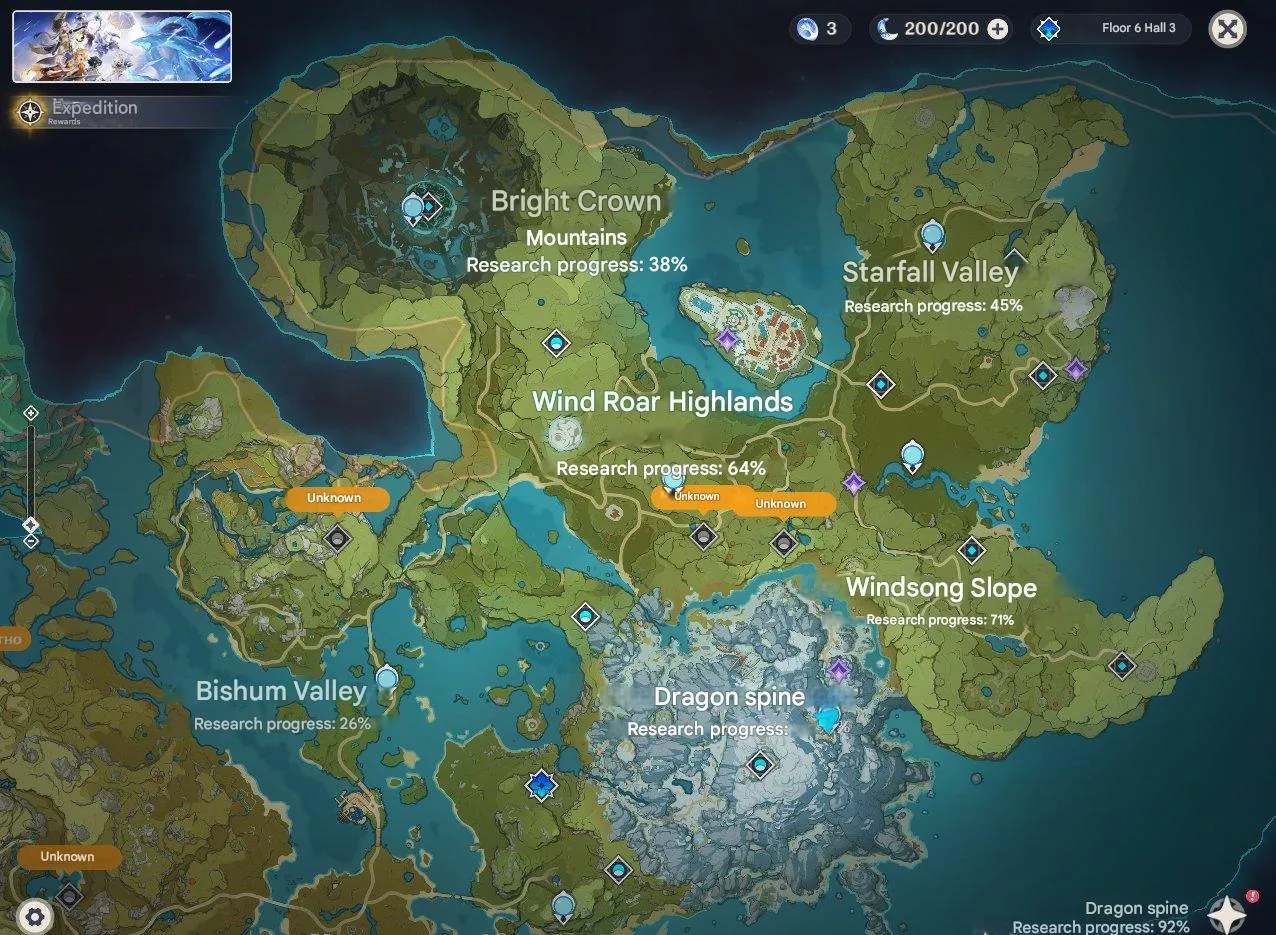Choose the Wind Roar Highlands region label

(662, 402)
